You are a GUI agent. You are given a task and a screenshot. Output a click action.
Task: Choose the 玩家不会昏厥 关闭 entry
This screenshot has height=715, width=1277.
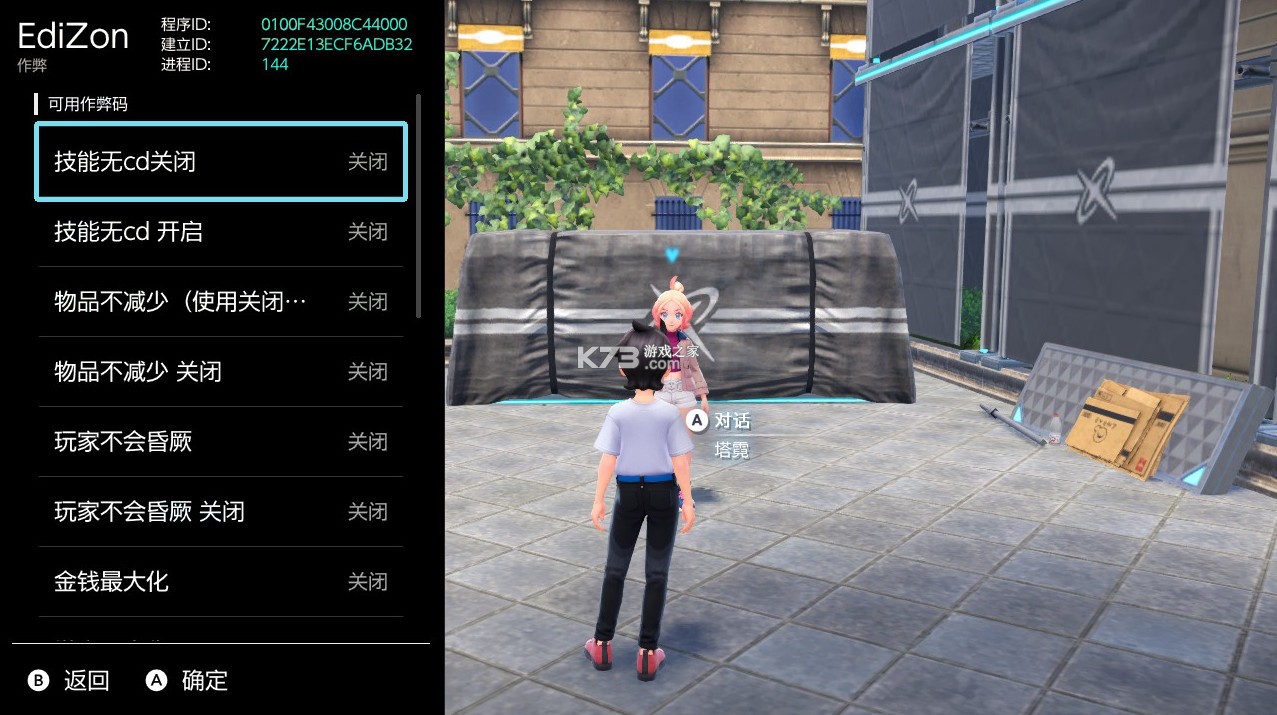[x=220, y=512]
